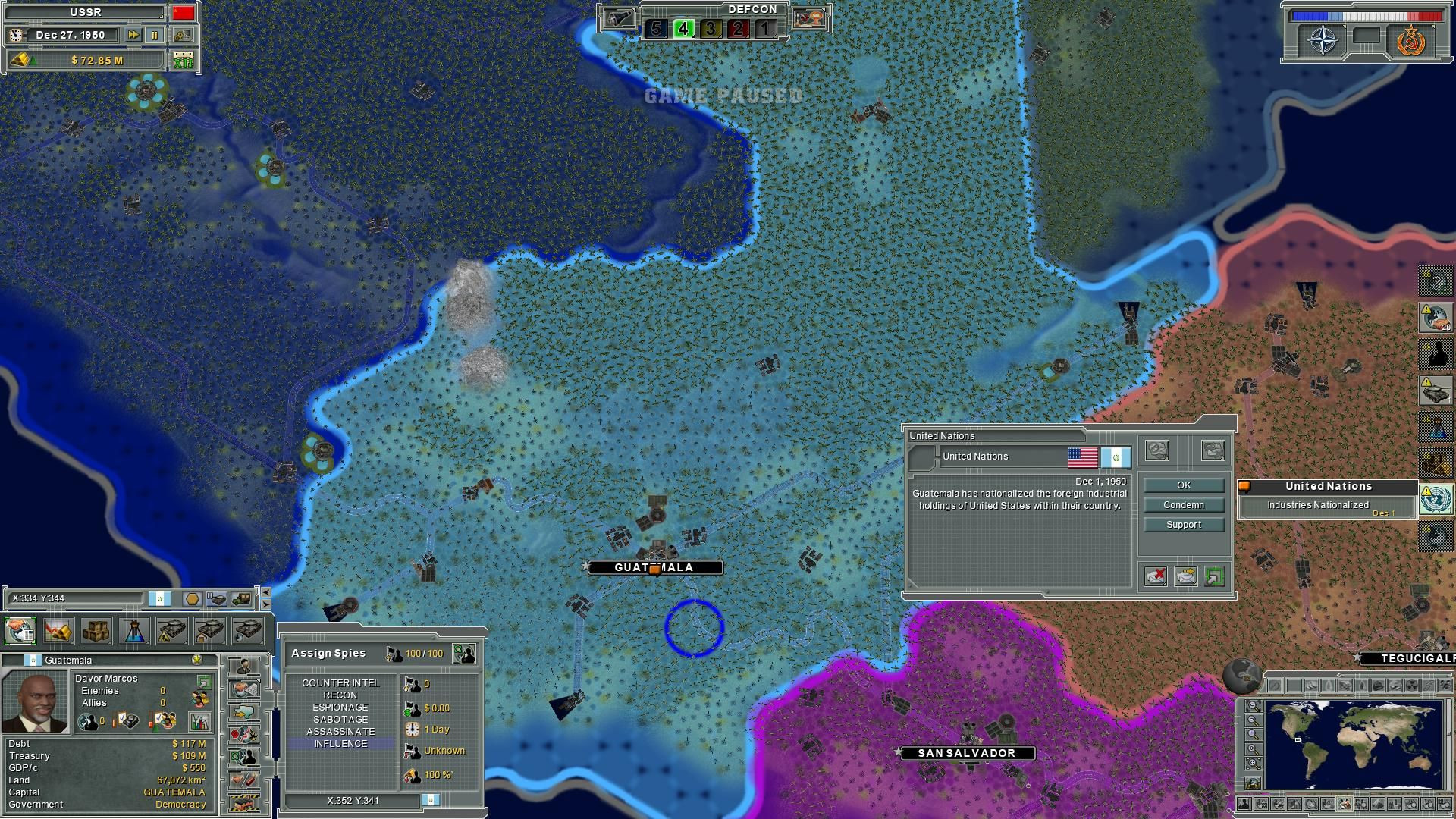
Task: Expand the Guatemala panel using the green pop-out arrow
Action: click(x=204, y=682)
